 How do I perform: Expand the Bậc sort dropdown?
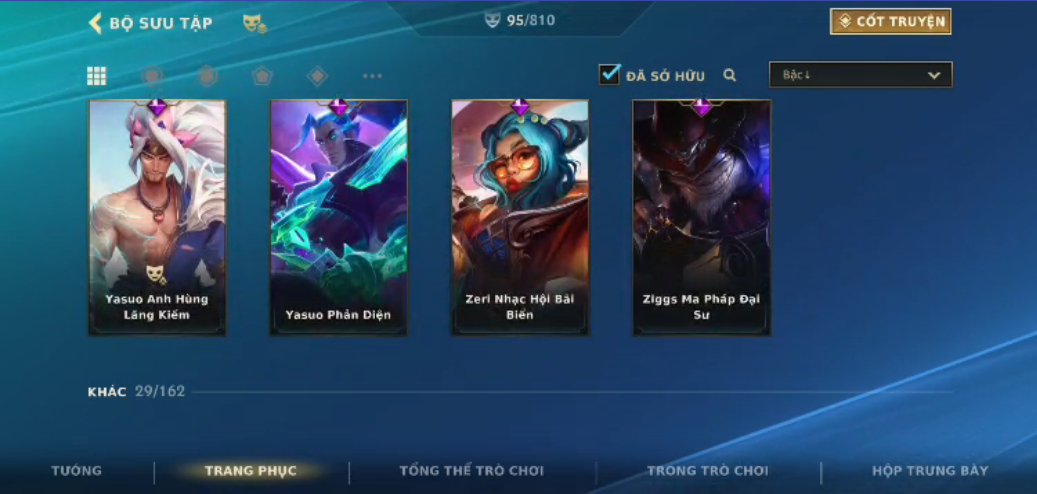pos(860,75)
